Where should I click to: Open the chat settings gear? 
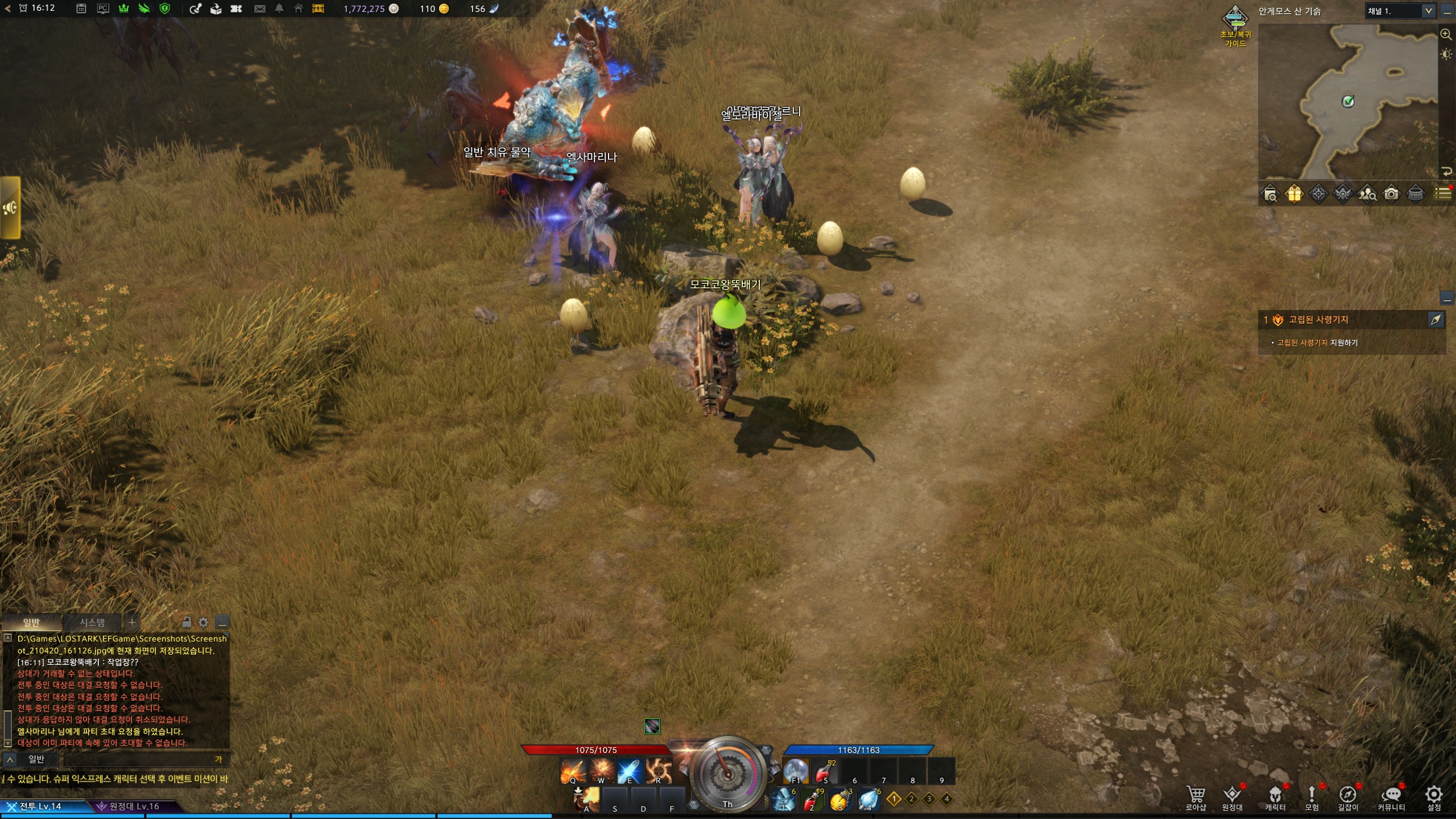point(203,622)
